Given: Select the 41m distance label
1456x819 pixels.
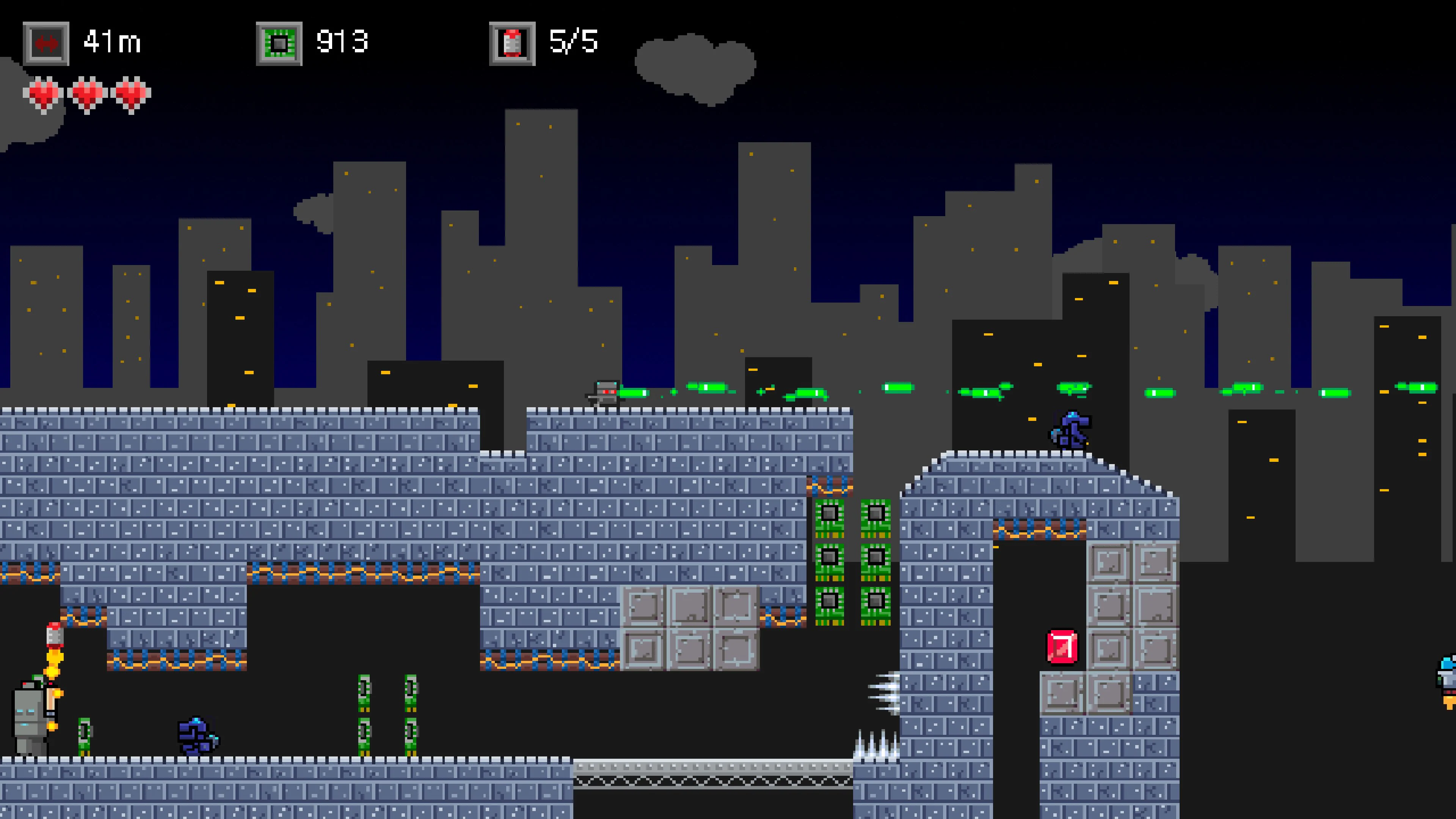Looking at the screenshot, I should click(x=113, y=41).
